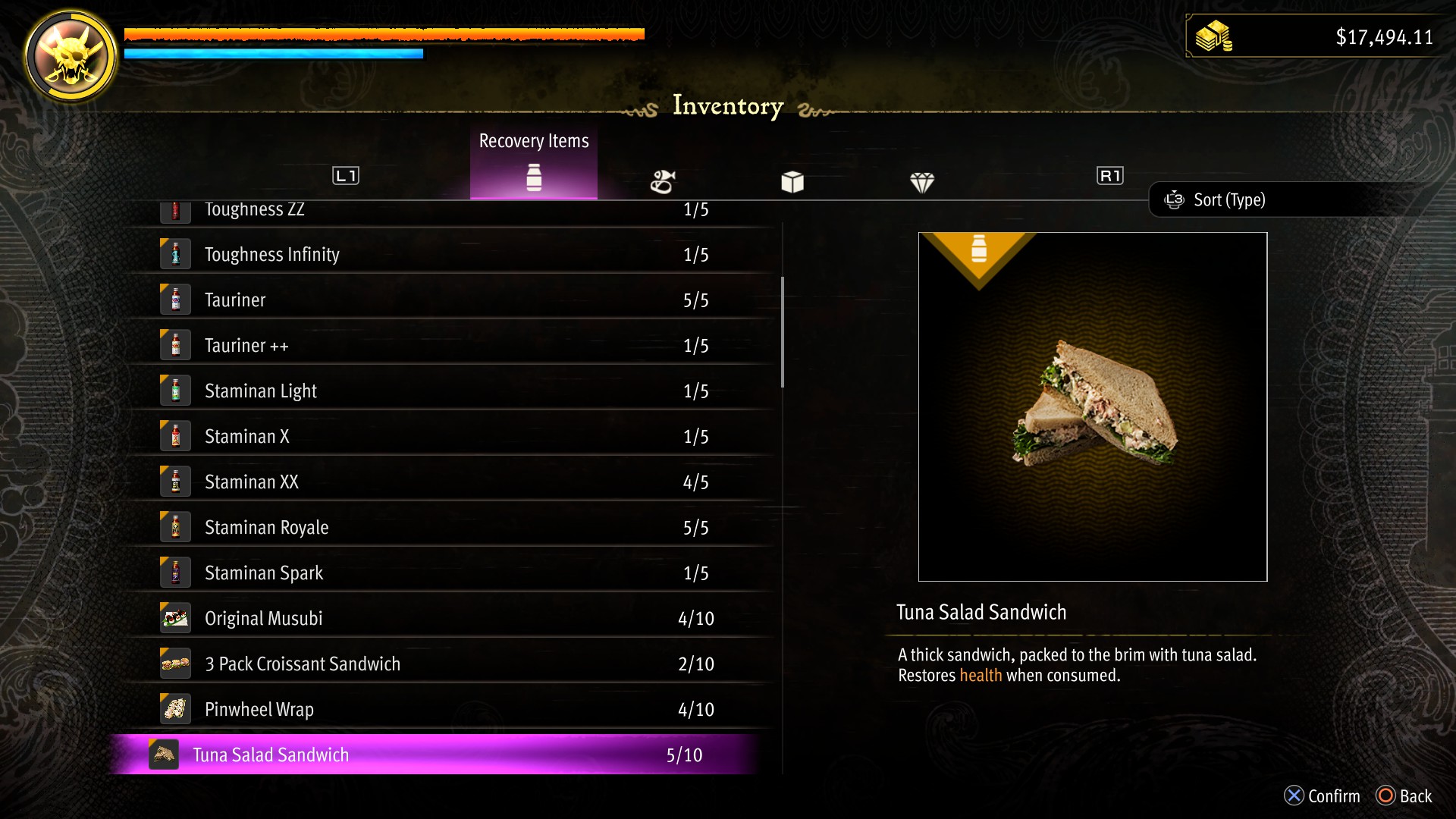Click the inventory list scrollbar

tap(783, 332)
